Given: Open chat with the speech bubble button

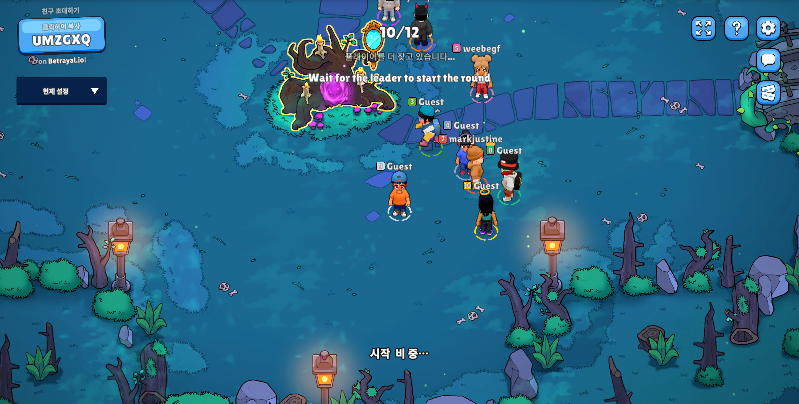Looking at the screenshot, I should [x=768, y=60].
